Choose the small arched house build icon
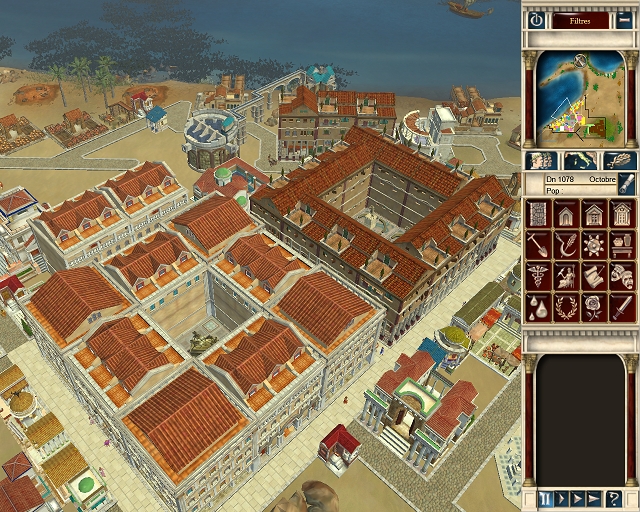640x512 pixels. 566,214
